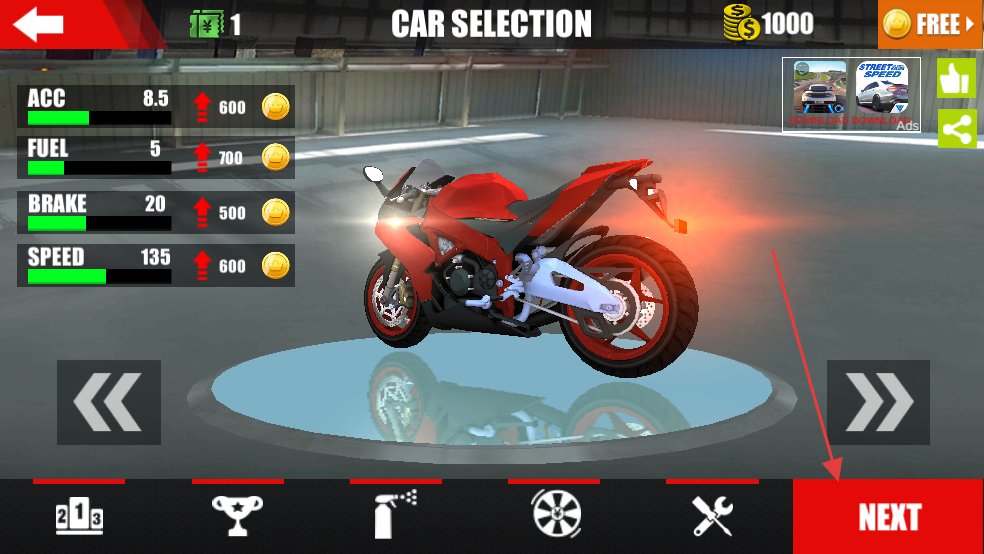Proceed with the red NEXT button
The width and height of the screenshot is (984, 554).
pos(888,517)
